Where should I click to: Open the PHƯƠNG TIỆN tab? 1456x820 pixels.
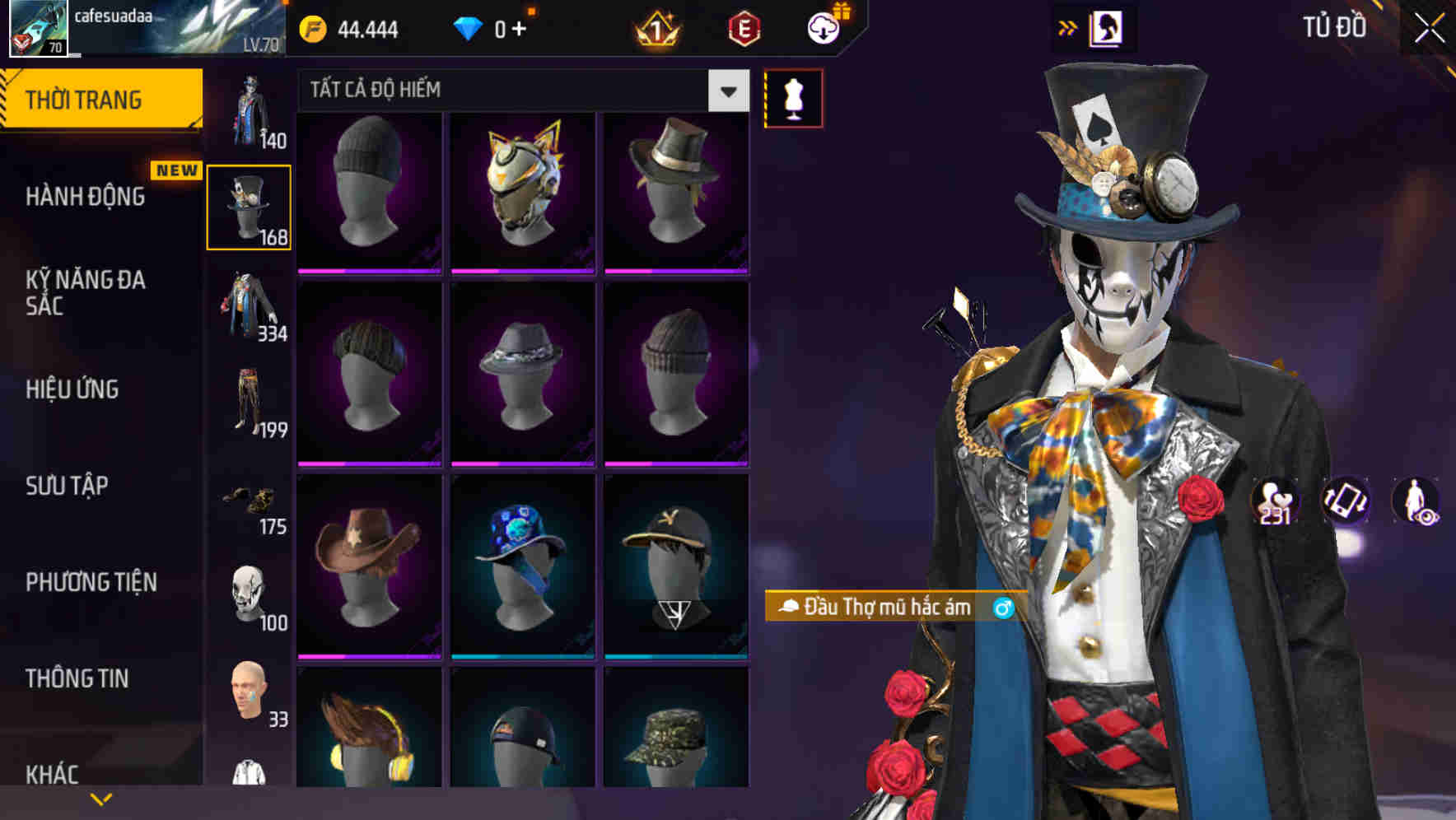(x=87, y=582)
